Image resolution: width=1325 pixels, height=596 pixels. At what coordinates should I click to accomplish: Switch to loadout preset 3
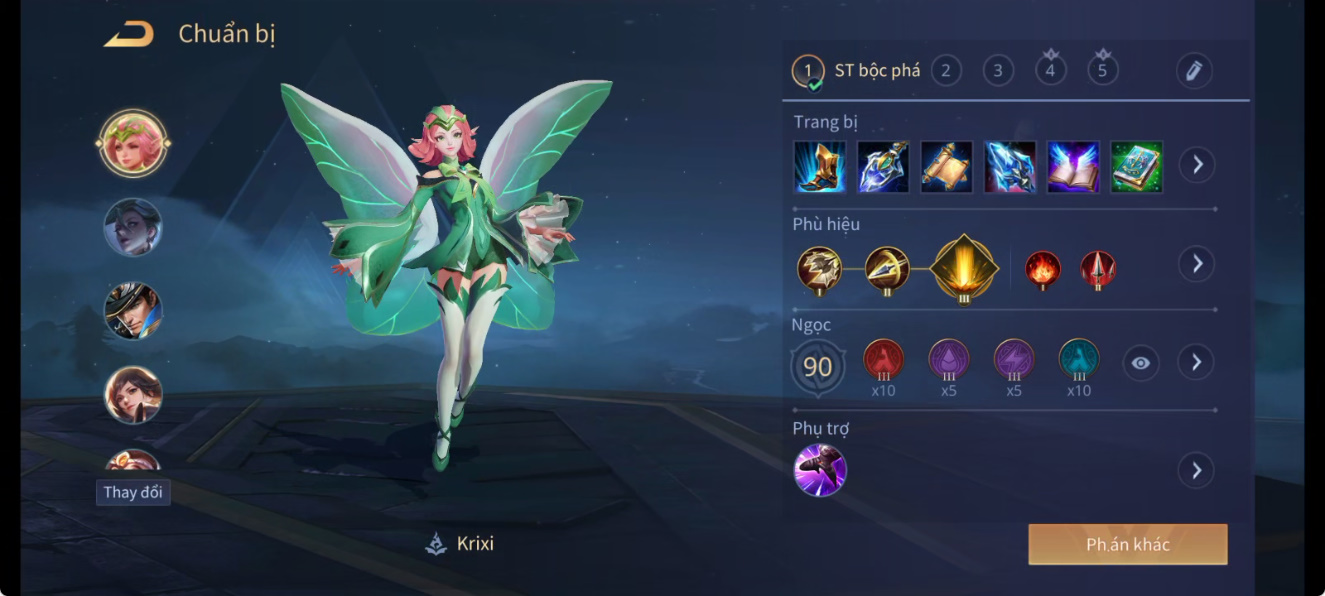(x=998, y=70)
